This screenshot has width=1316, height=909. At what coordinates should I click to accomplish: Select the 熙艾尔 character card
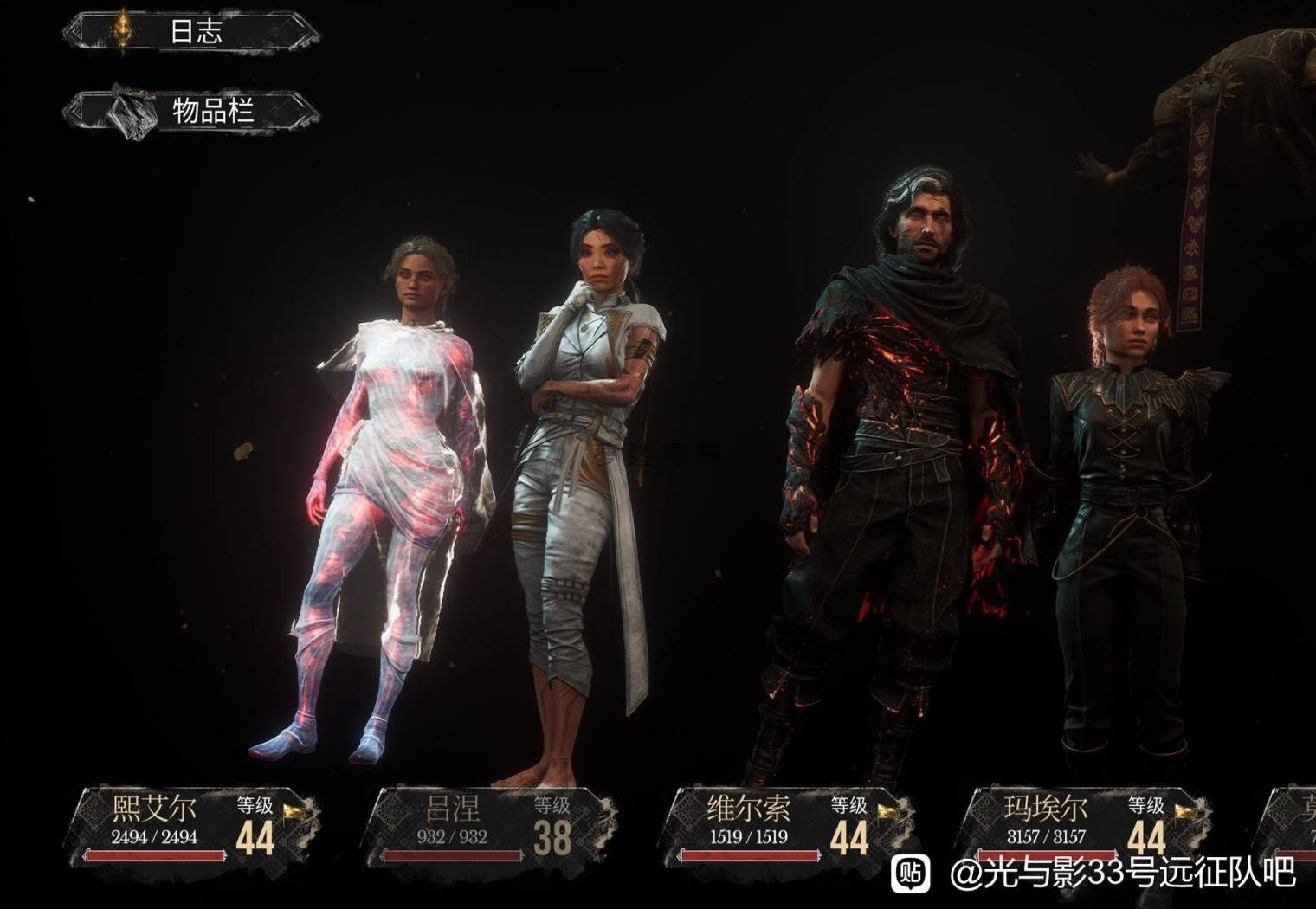[195, 826]
